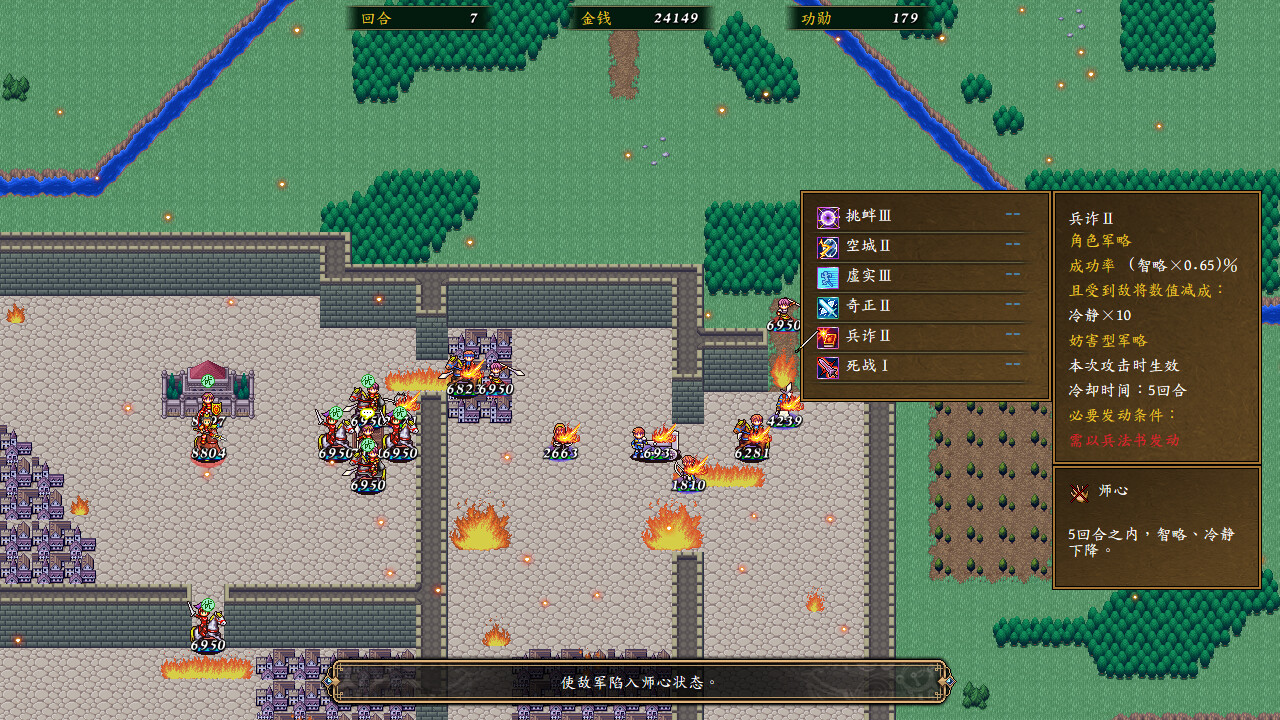The height and width of the screenshot is (720, 1280).
Task: Select the 空城II skill icon
Action: point(828,247)
